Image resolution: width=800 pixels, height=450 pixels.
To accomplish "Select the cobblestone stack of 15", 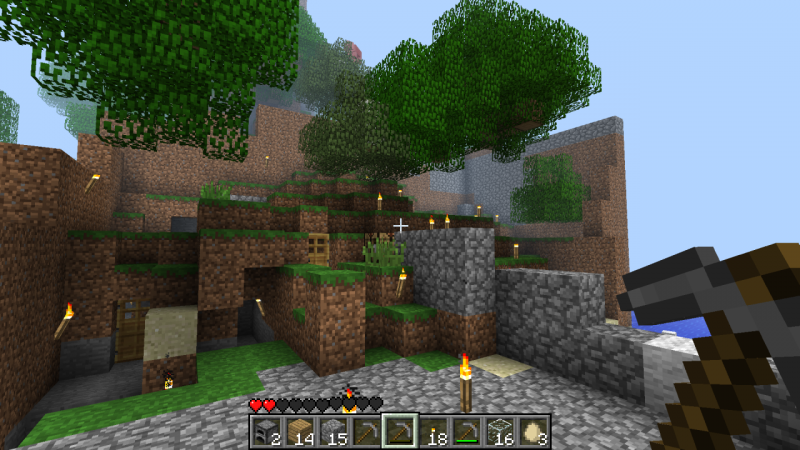I will pyautogui.click(x=333, y=430).
